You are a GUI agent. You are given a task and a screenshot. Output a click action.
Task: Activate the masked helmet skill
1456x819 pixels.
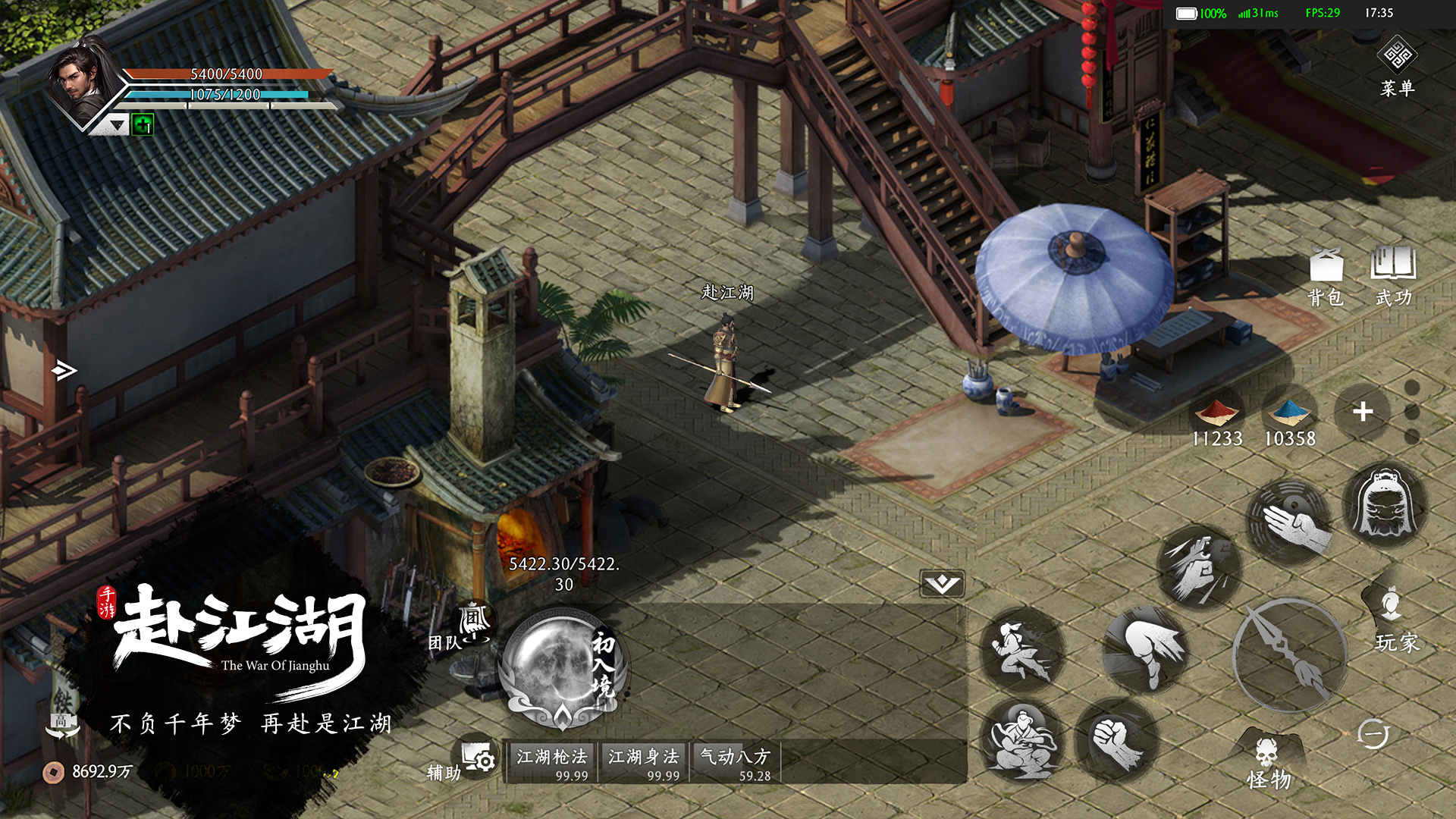1385,504
